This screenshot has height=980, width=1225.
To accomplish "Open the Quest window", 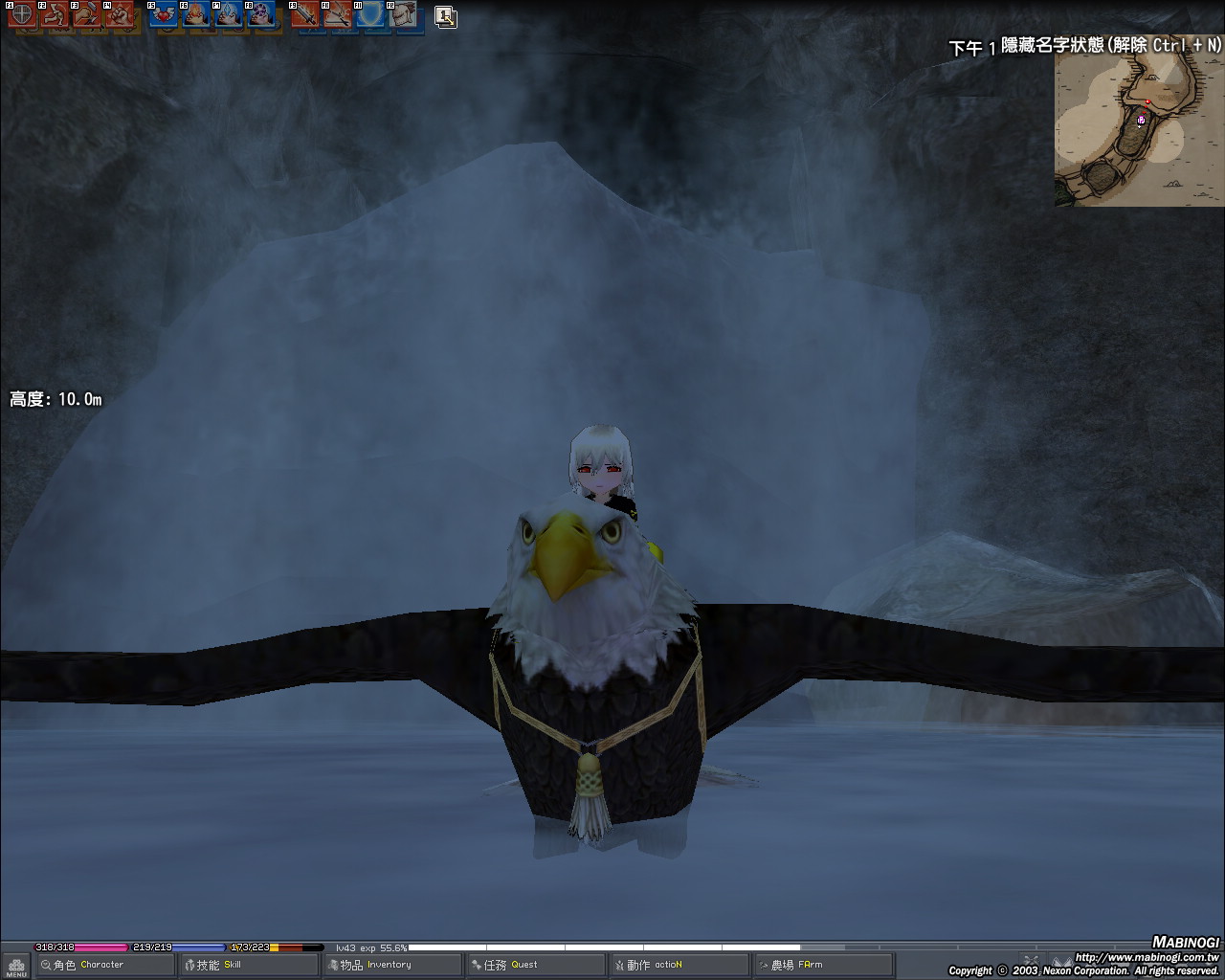I will pos(536,965).
